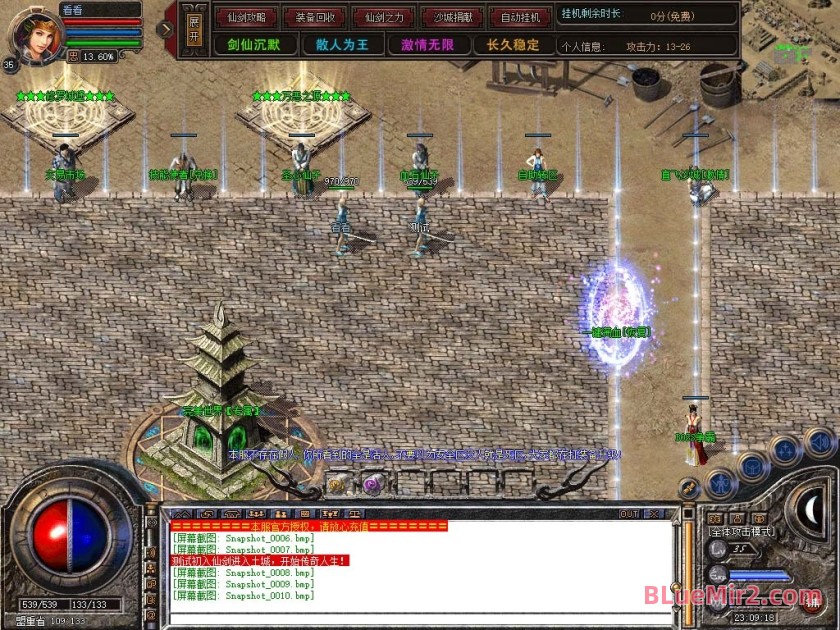
Task: Click the crescent moon day-night dial
Action: click(810, 510)
